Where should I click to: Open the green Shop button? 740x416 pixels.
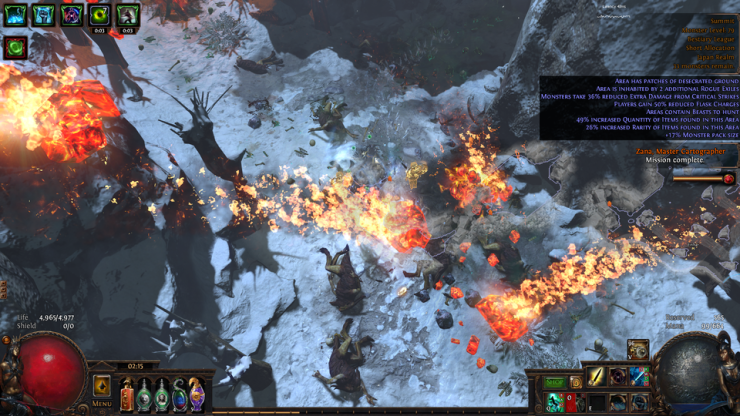click(555, 383)
